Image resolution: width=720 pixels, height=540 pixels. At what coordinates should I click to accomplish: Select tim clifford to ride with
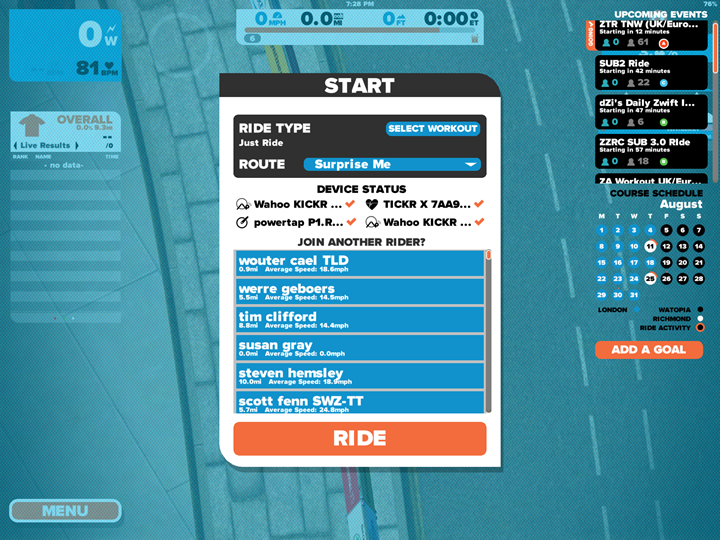pos(360,319)
